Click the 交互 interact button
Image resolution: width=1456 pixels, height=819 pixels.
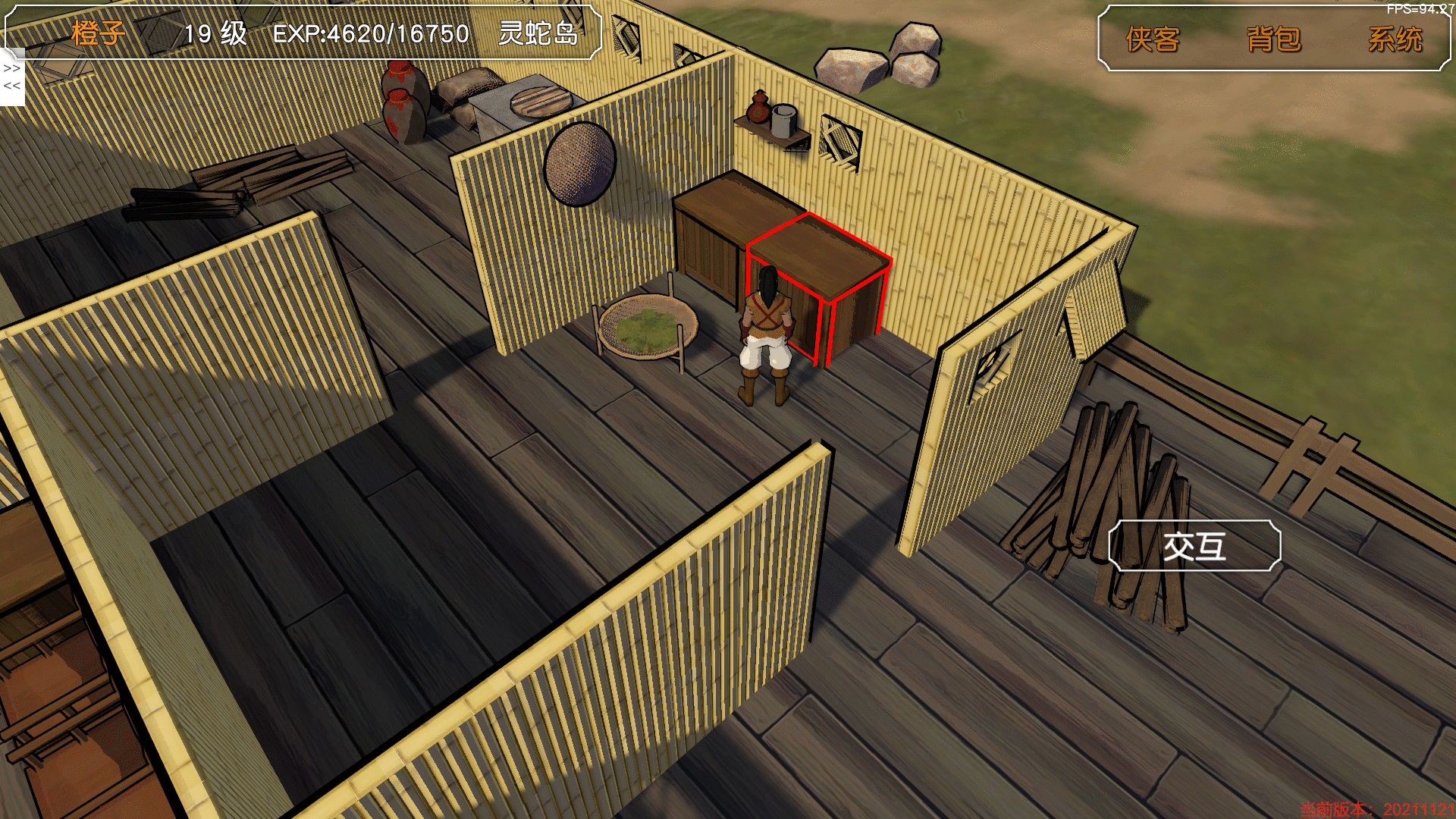(1194, 546)
